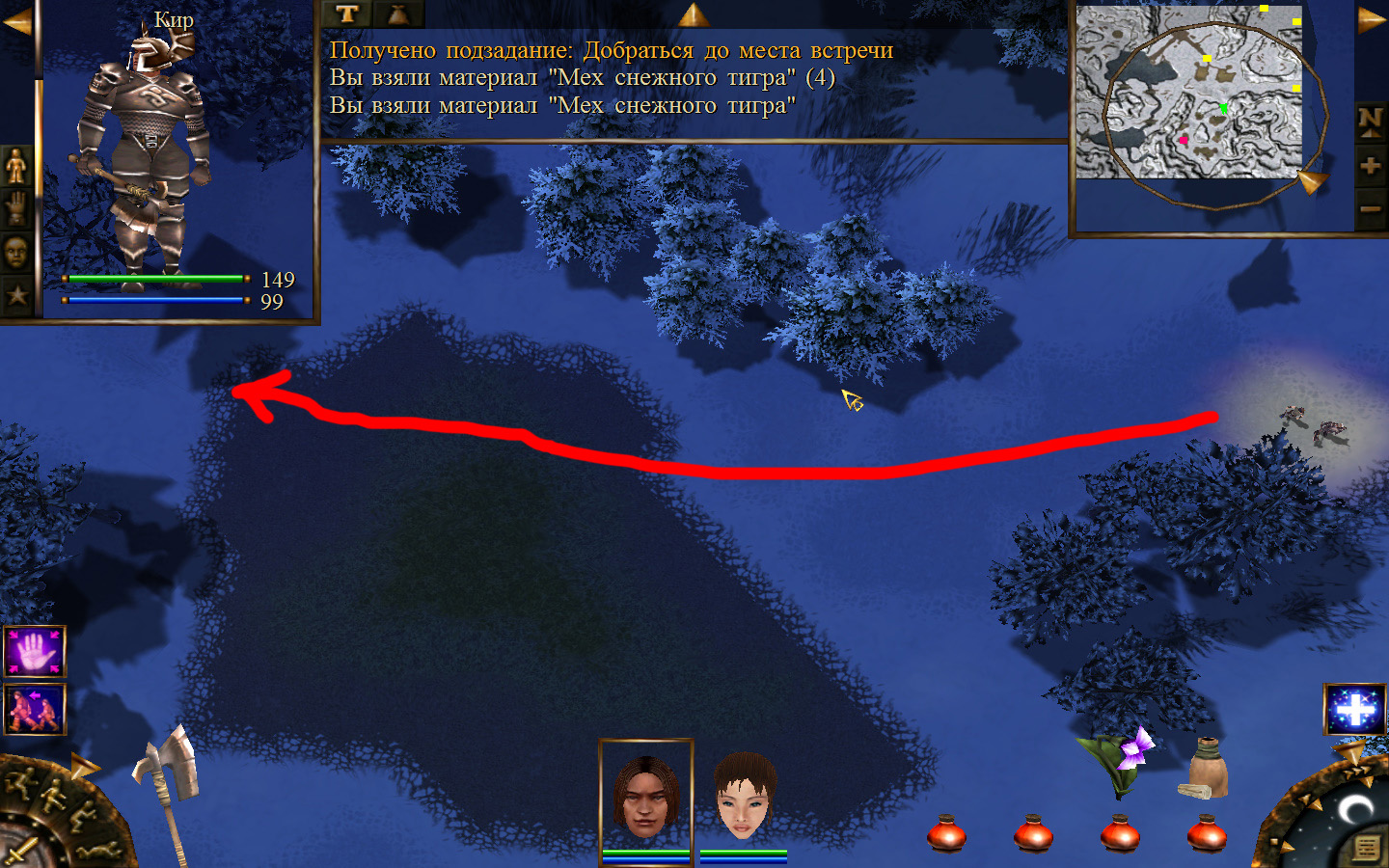Zoom in the minimap with the plus button
1389x868 pixels.
[1370, 166]
